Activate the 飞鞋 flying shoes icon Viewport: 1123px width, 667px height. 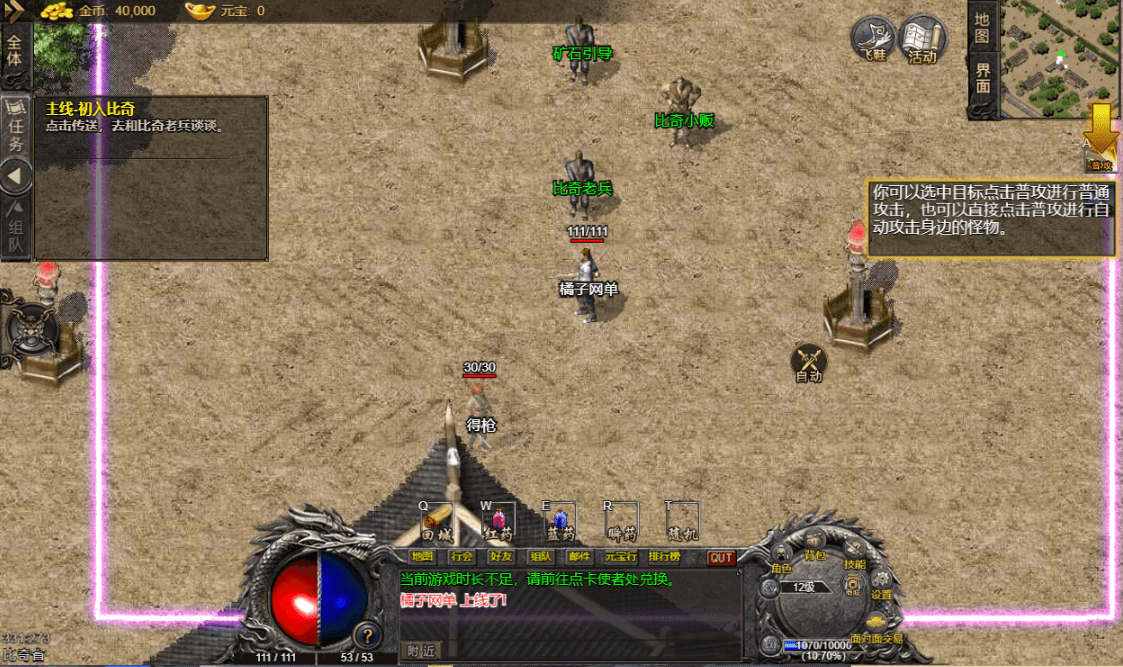coord(873,39)
